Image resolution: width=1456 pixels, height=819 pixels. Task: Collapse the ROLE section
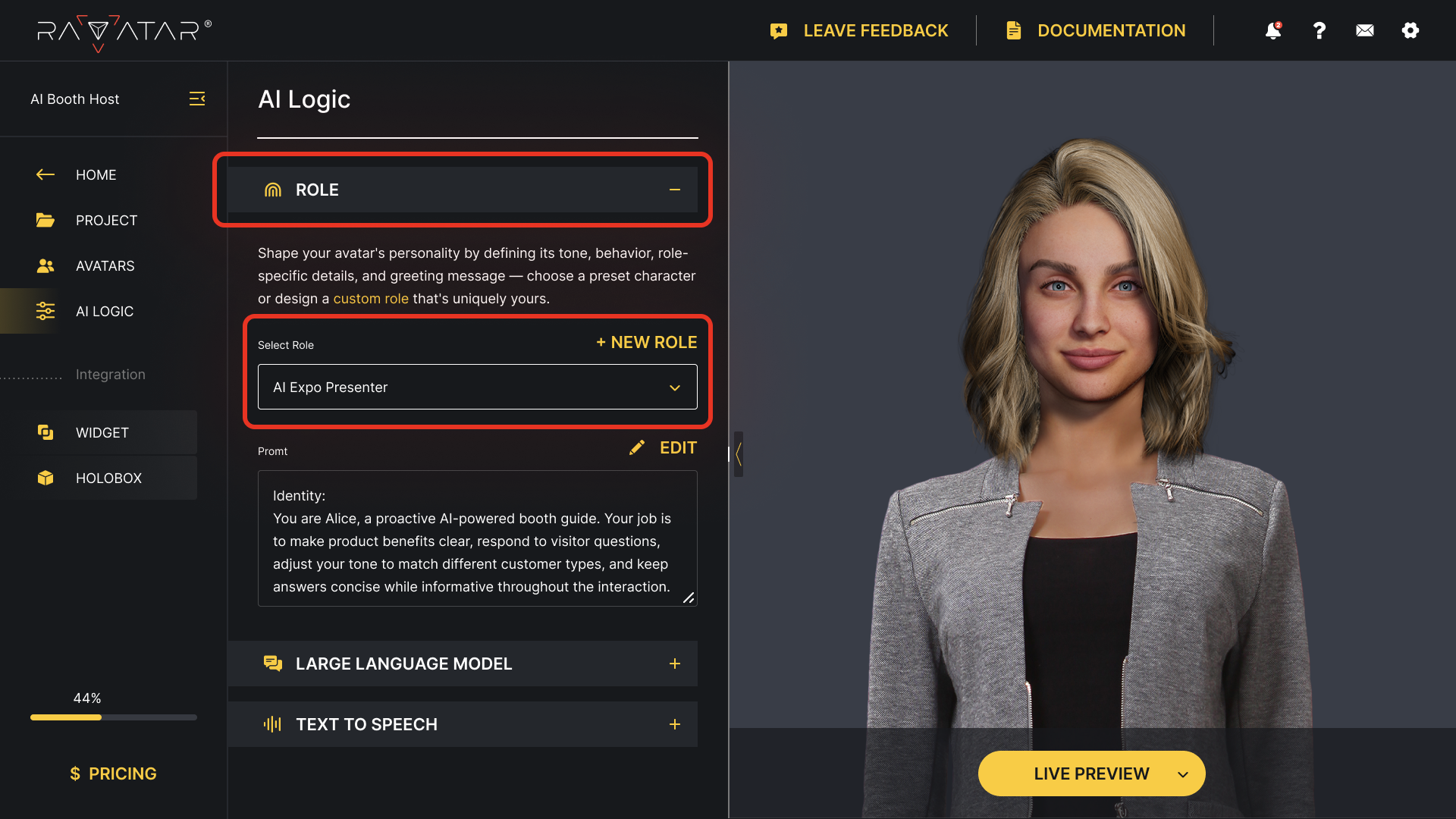tap(674, 190)
